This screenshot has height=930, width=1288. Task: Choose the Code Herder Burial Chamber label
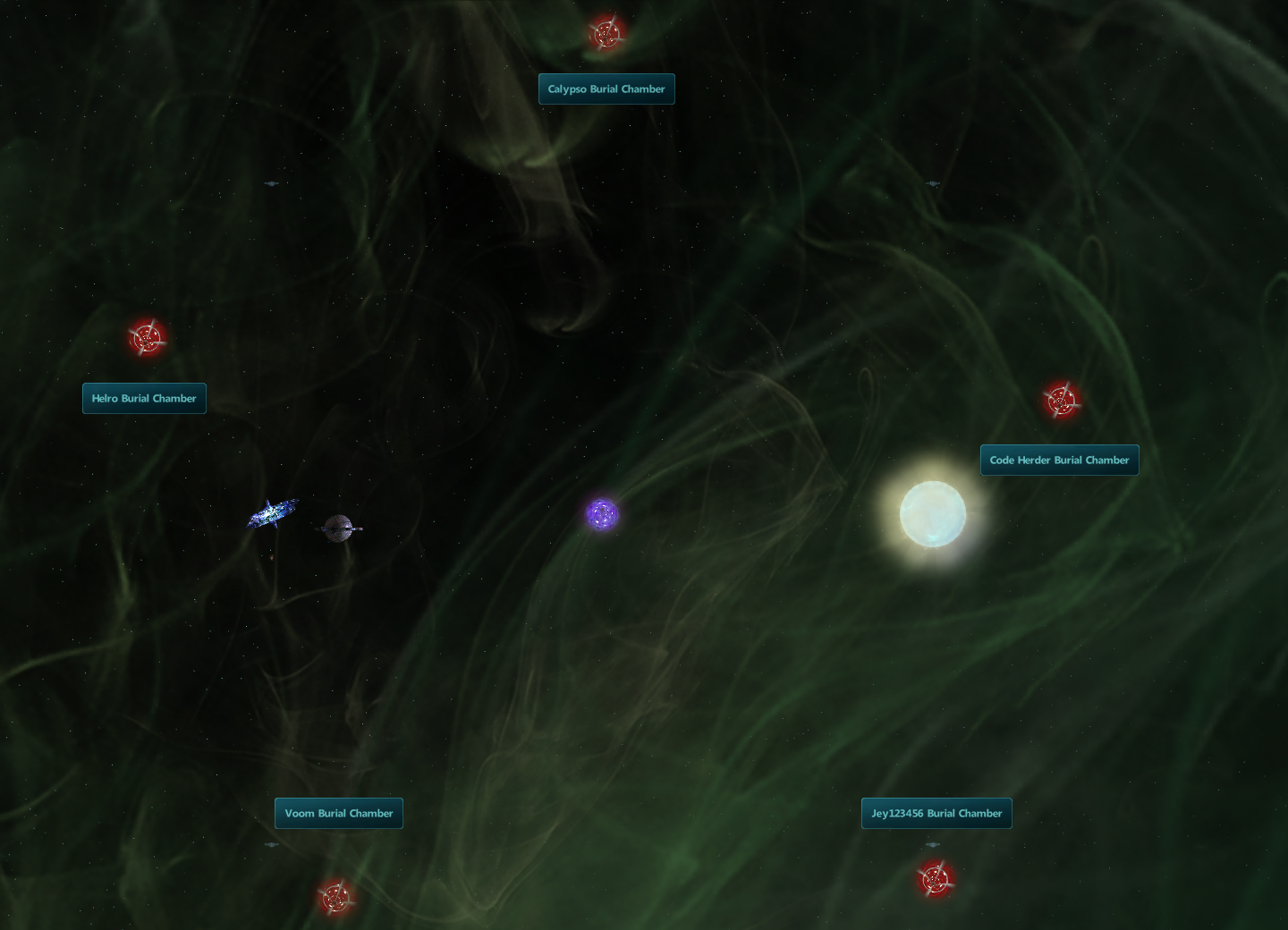(1059, 461)
